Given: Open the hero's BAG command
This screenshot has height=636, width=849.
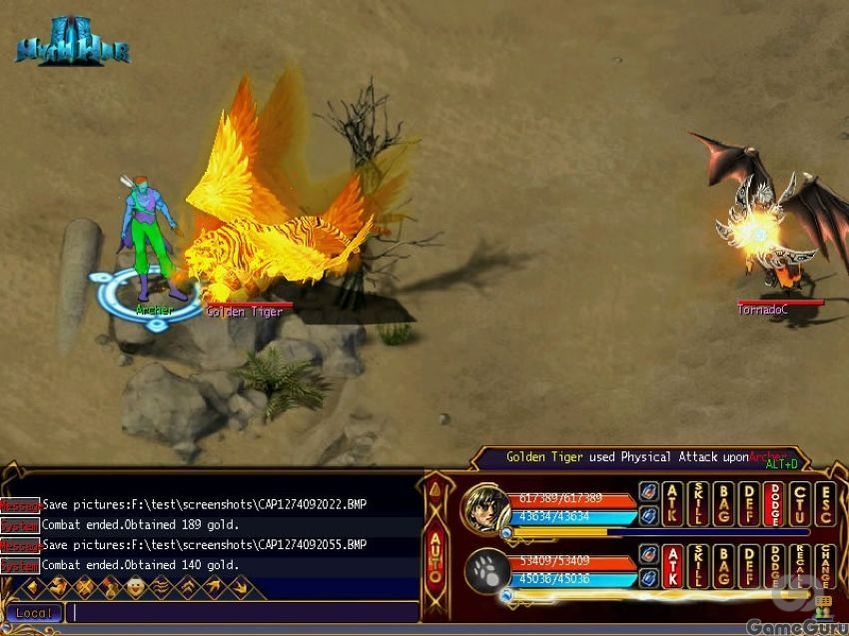Looking at the screenshot, I should pos(723,504).
